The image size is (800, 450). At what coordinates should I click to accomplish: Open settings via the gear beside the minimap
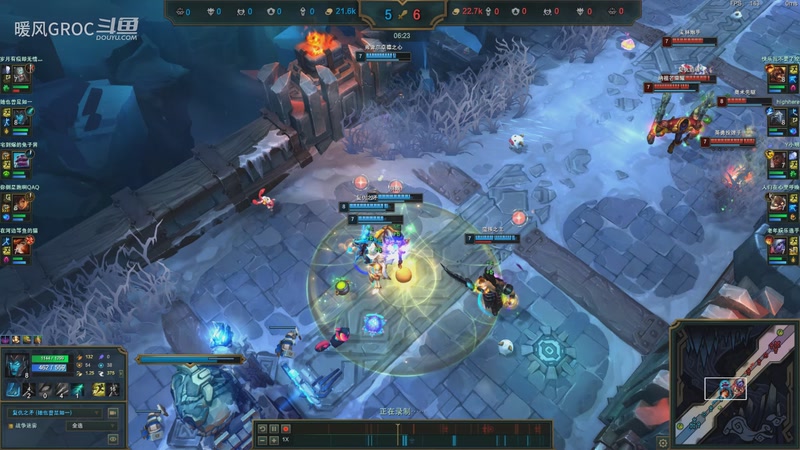tap(662, 441)
